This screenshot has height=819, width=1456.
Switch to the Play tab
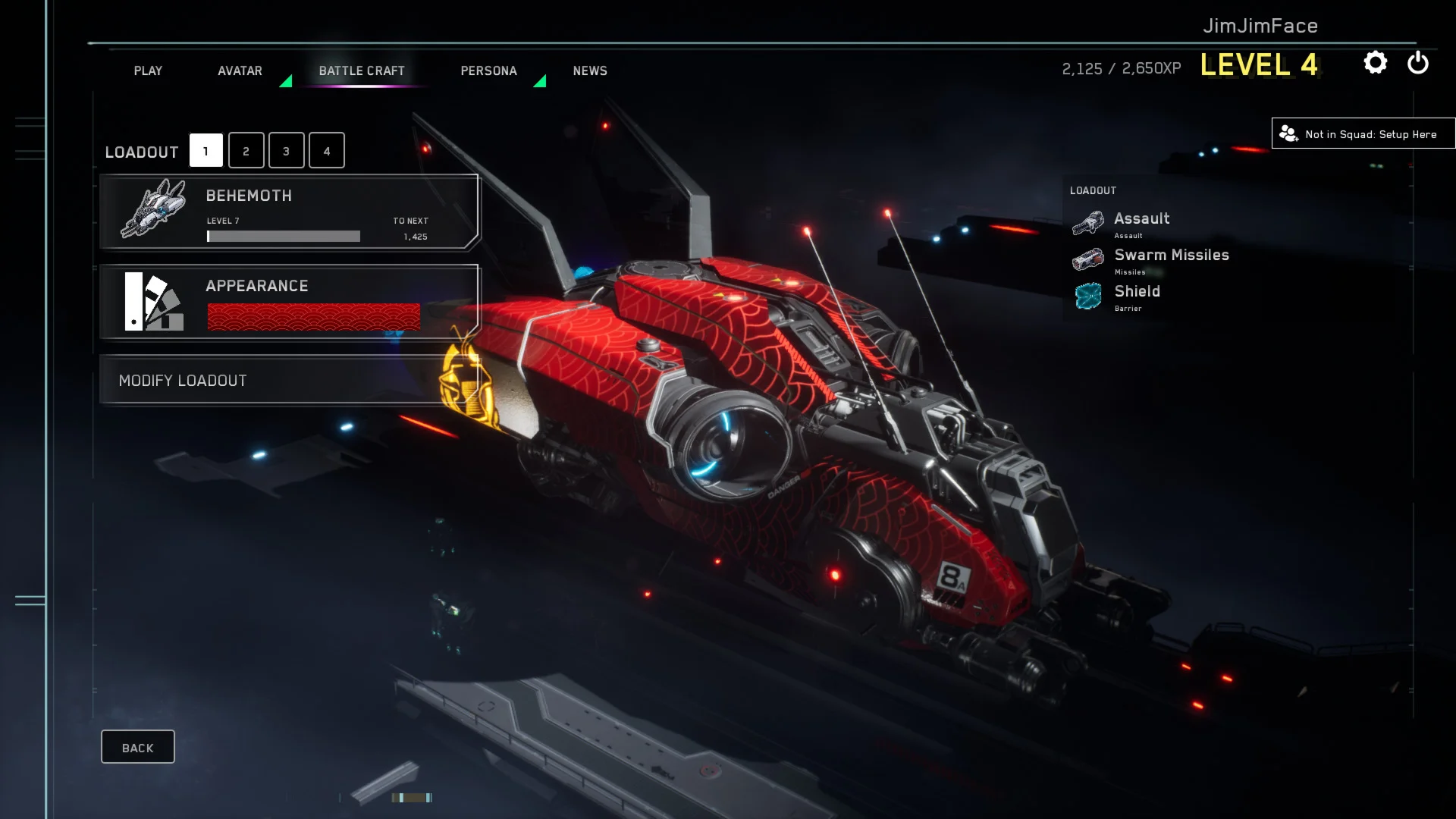click(148, 71)
